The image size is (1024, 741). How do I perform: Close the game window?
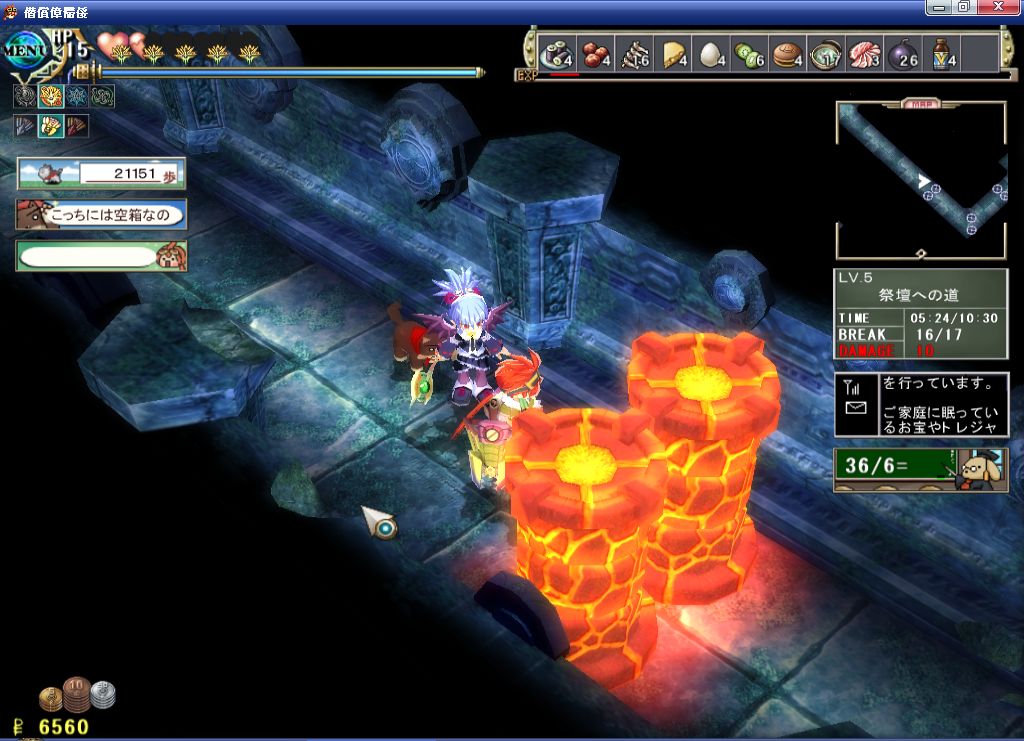tap(997, 7)
